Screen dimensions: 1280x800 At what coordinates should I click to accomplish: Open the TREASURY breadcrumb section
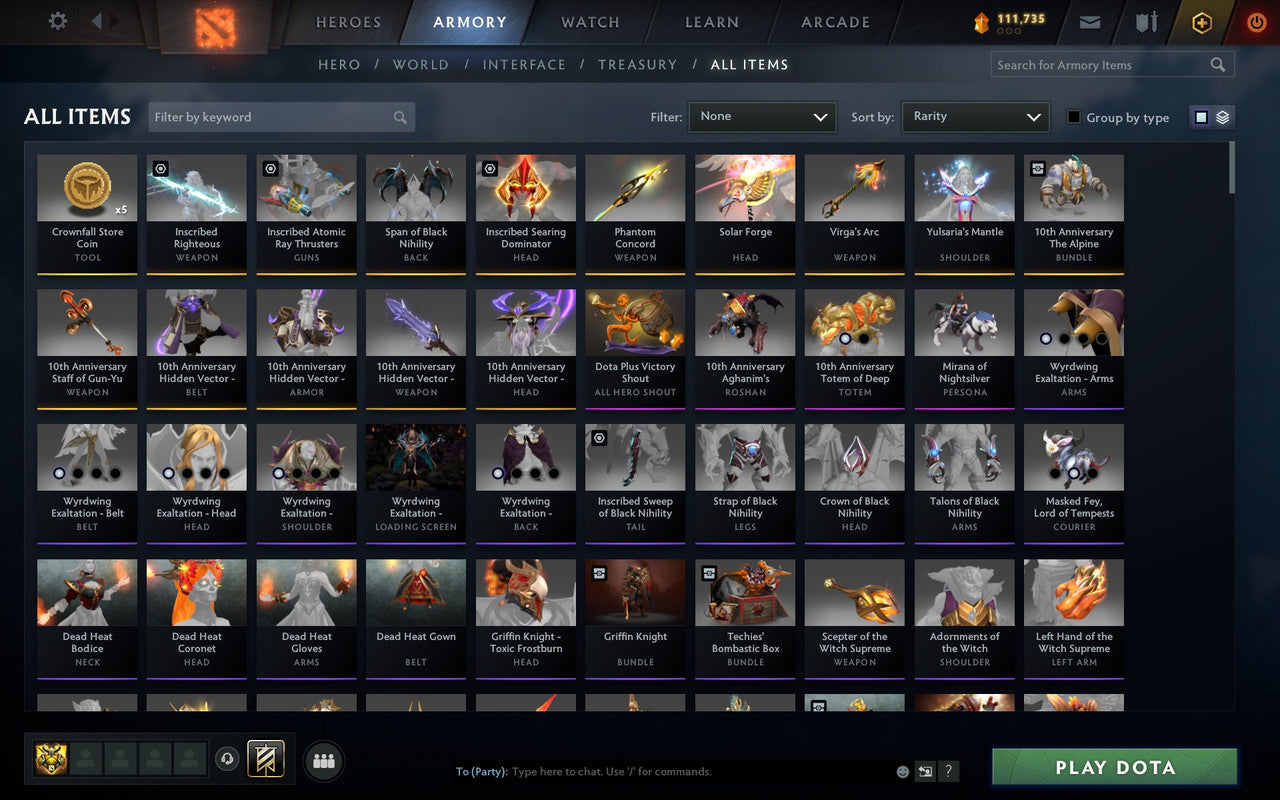click(637, 64)
